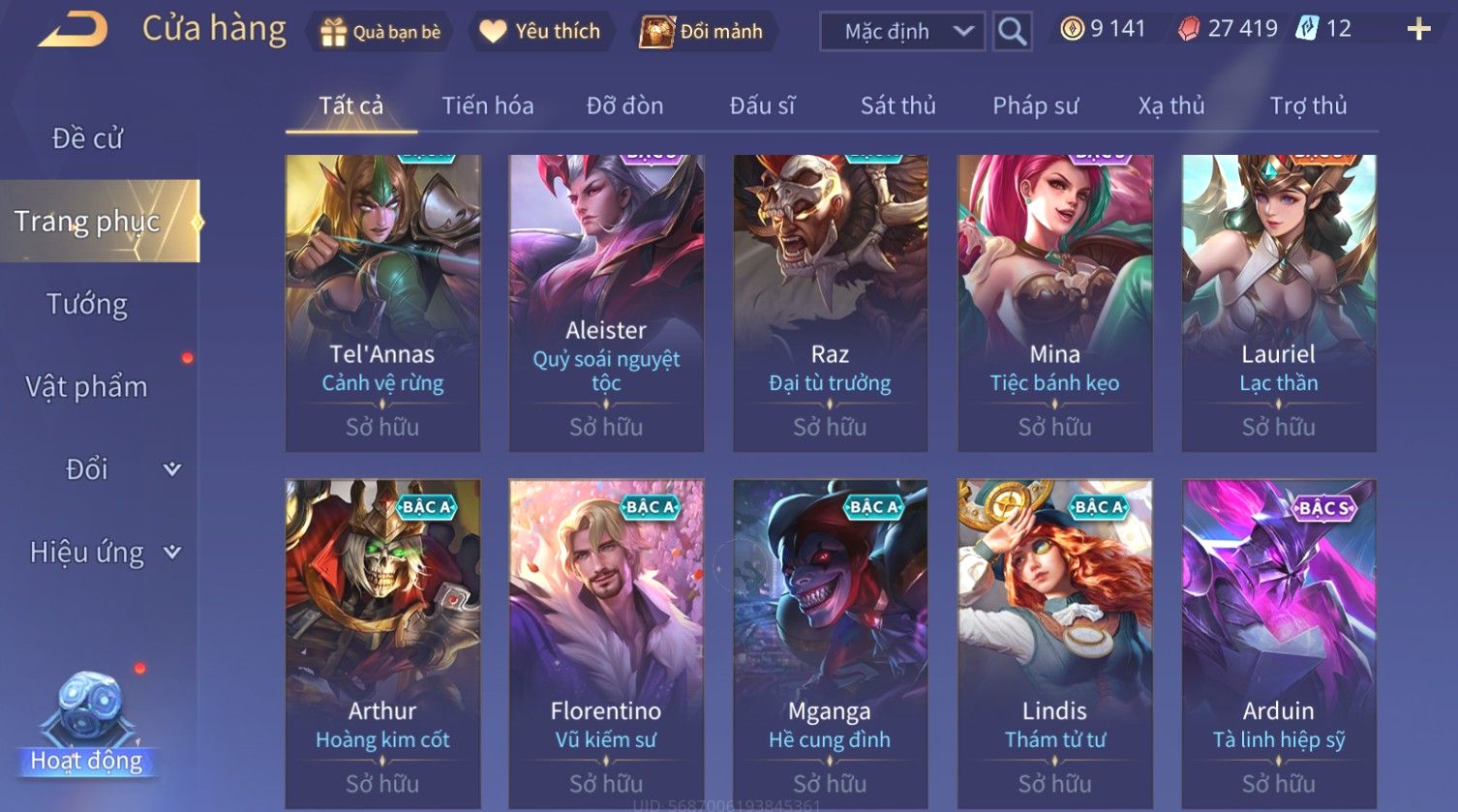
Task: Expand the Mặc định sort dropdown
Action: click(x=902, y=32)
